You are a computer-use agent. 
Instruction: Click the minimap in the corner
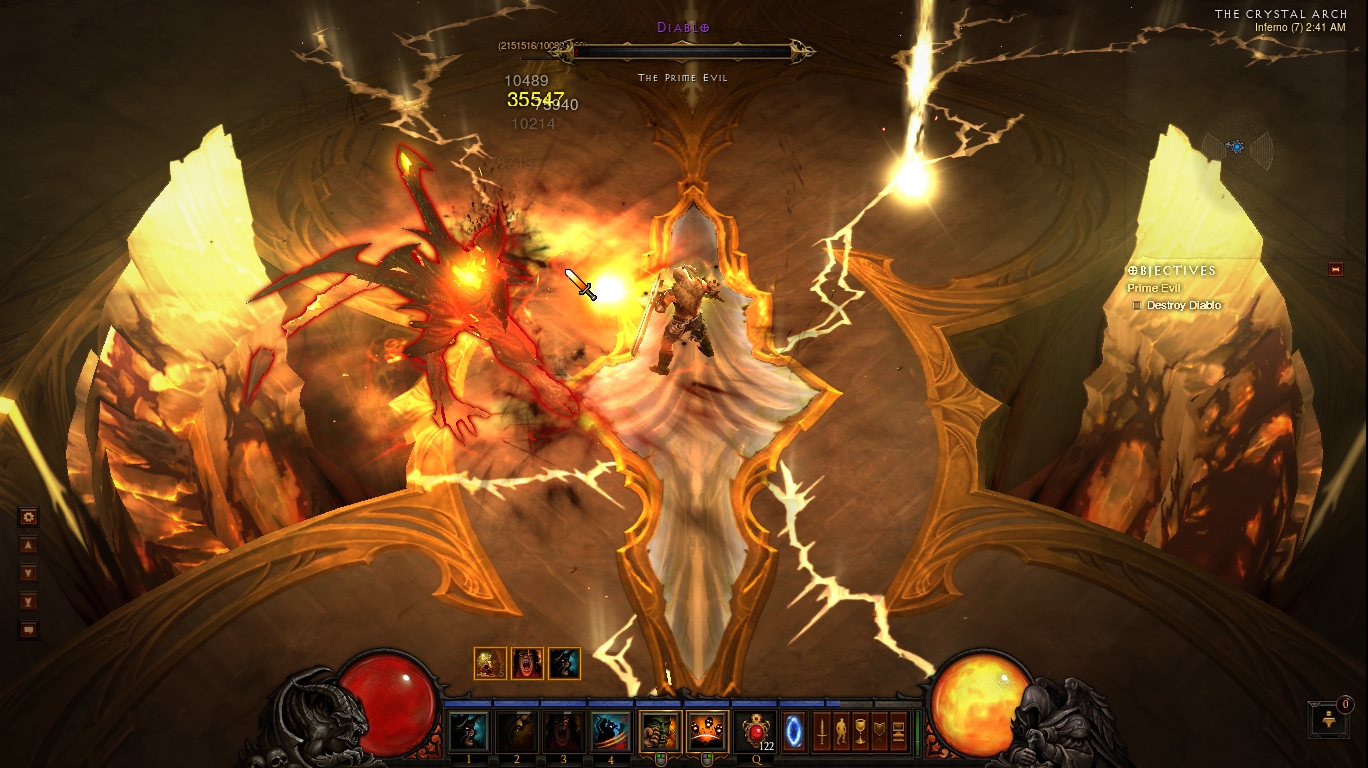[1237, 147]
